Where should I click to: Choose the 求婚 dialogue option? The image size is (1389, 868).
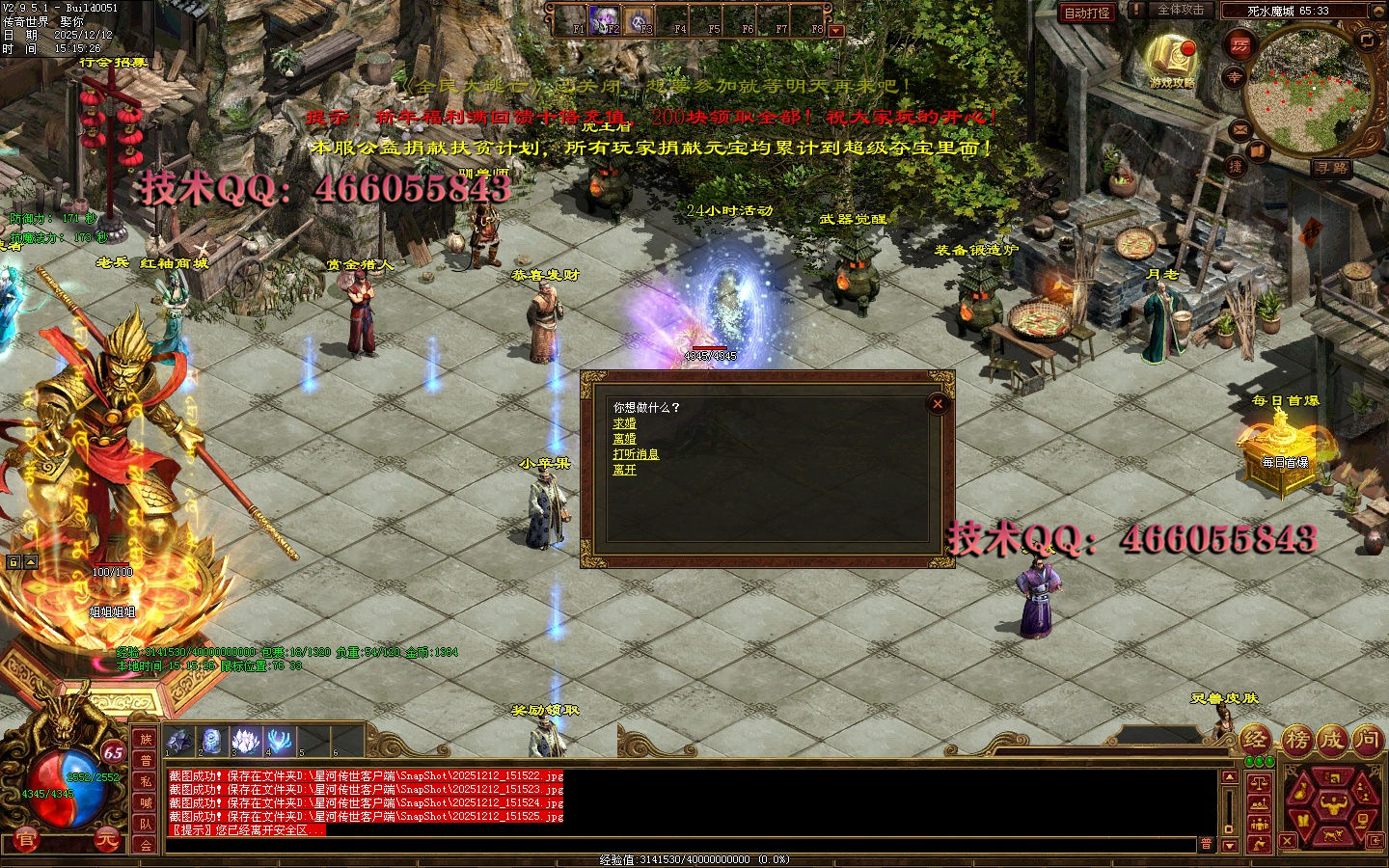coord(624,423)
